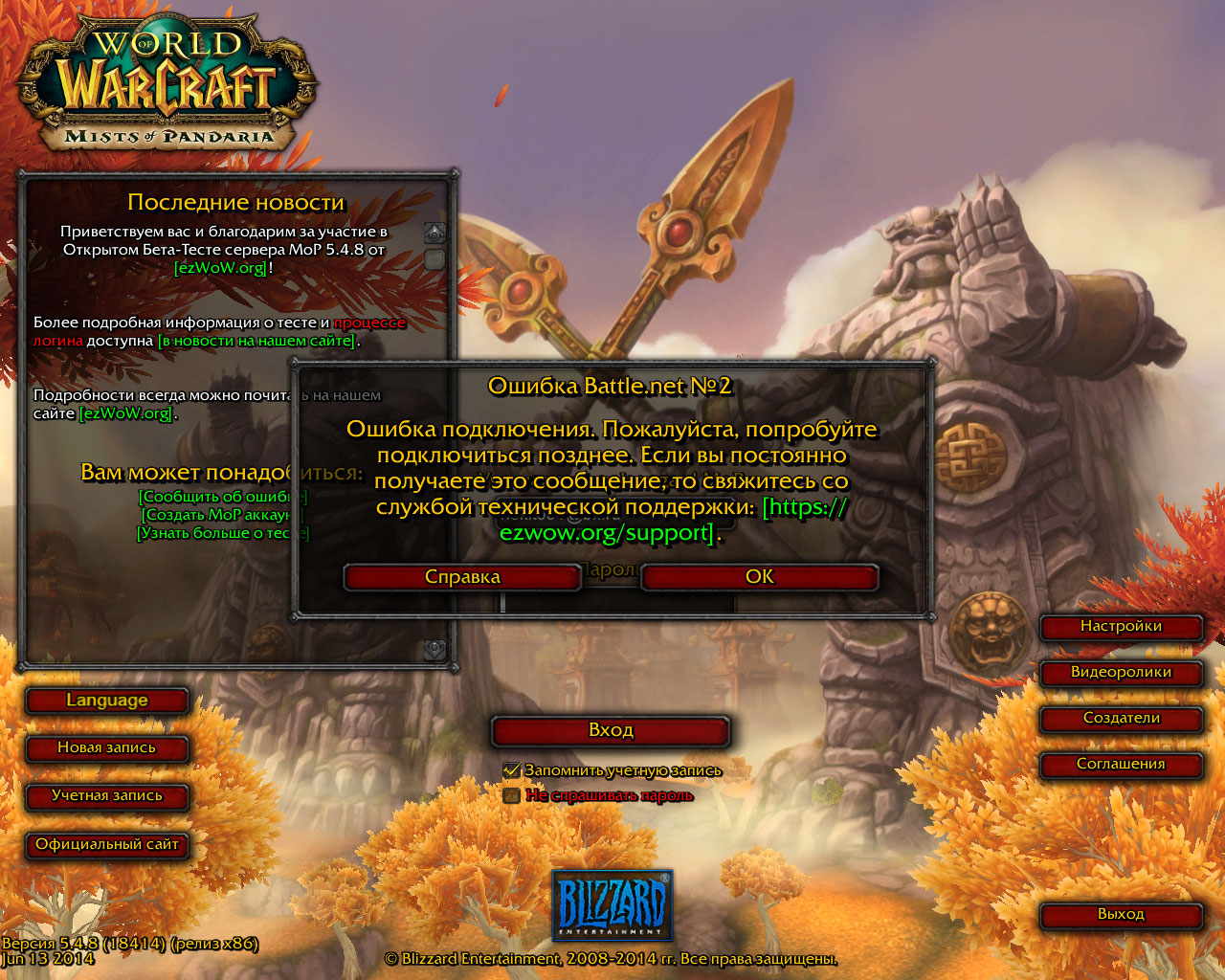Open the Учетная запись button

tap(106, 796)
